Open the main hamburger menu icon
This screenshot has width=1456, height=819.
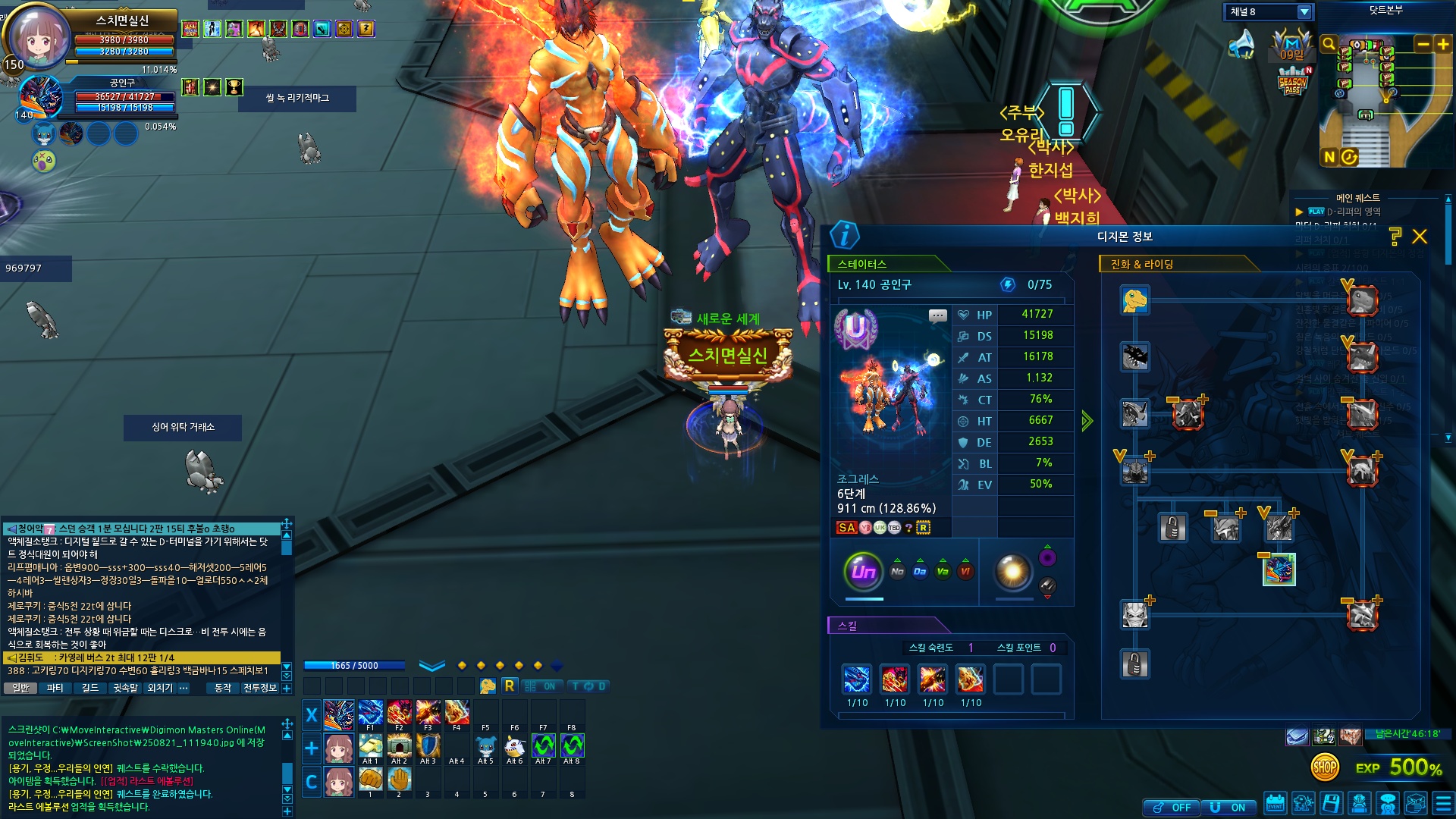click(x=1443, y=804)
